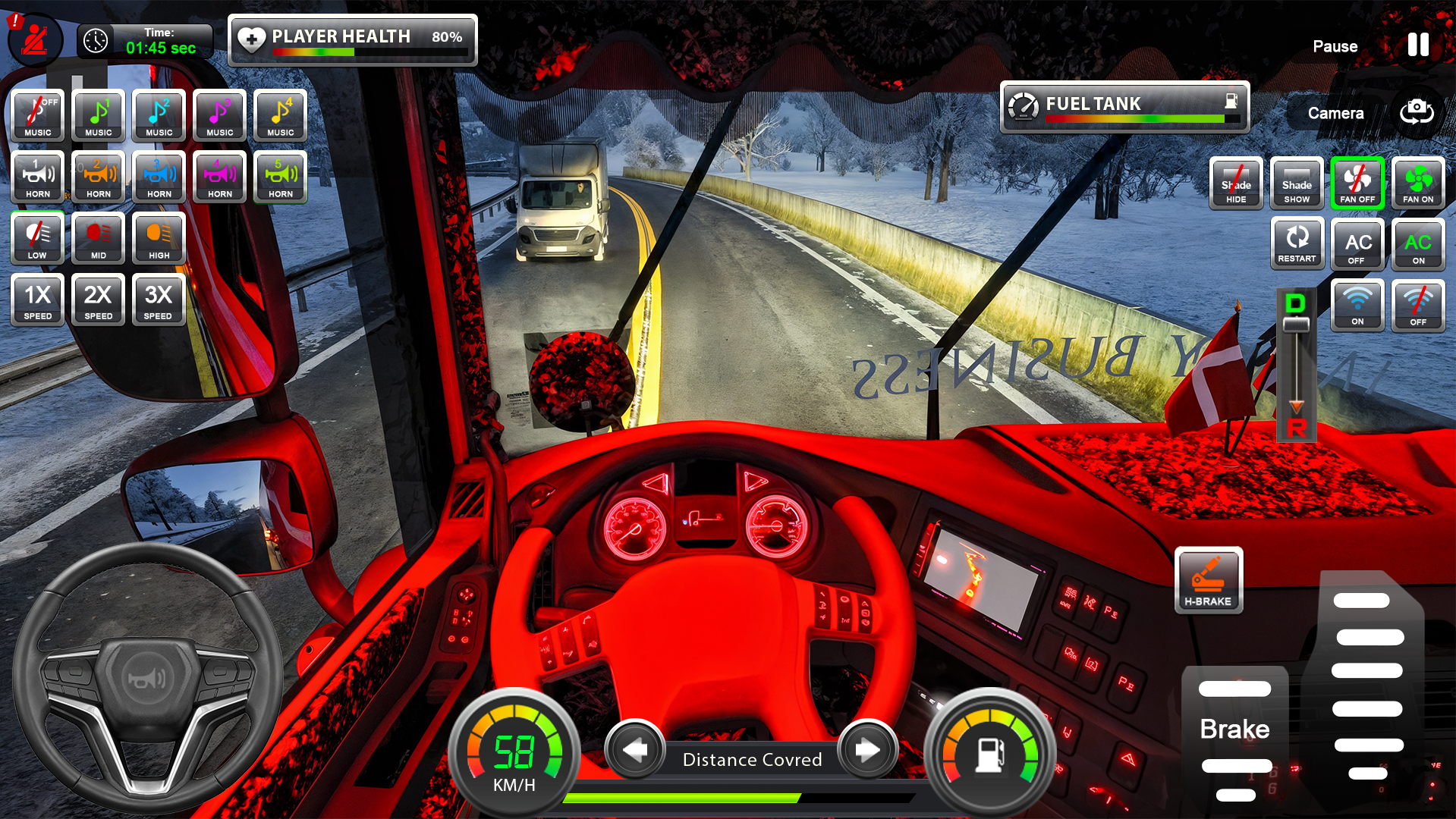This screenshot has height=819, width=1456.
Task: Engage the H-BRAKE handbrake
Action: click(1209, 581)
